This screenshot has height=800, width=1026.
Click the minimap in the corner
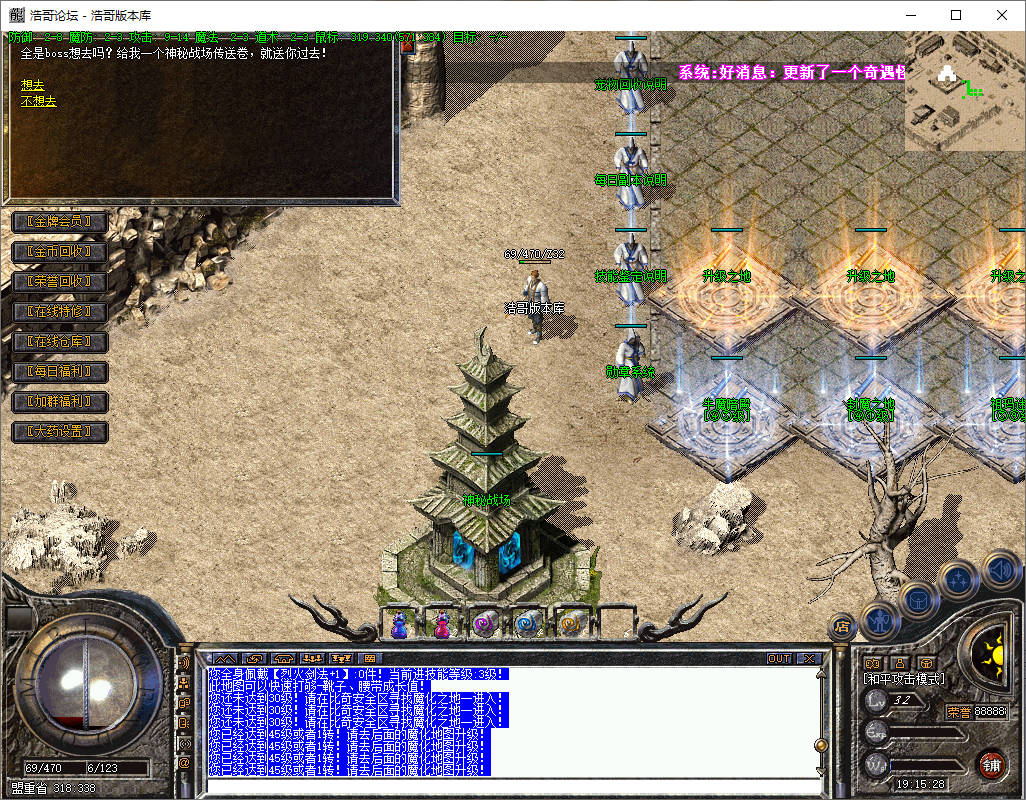pos(965,90)
